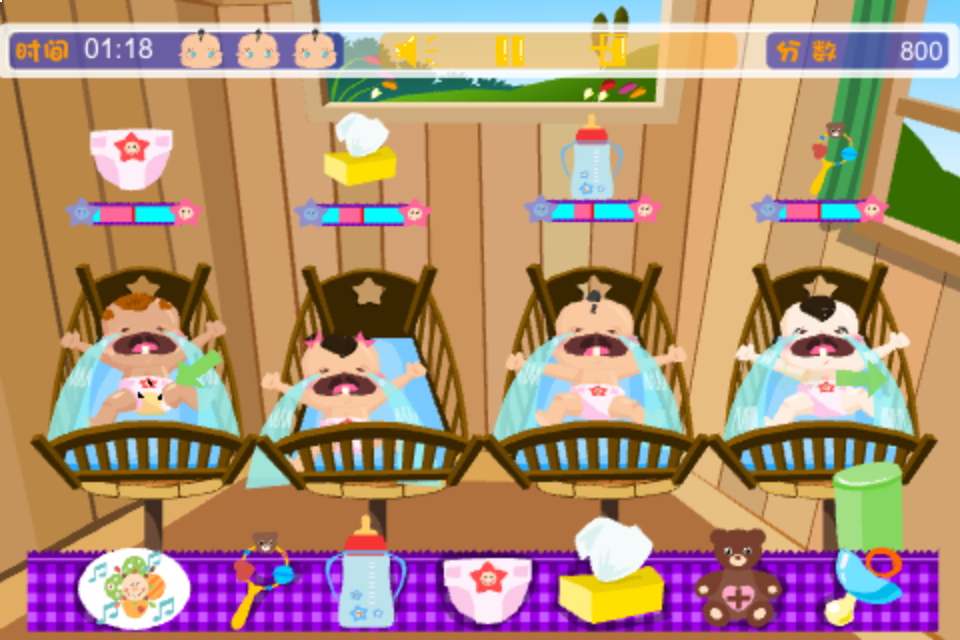Select the music plate on the tray
The width and height of the screenshot is (960, 640).
pos(133,589)
